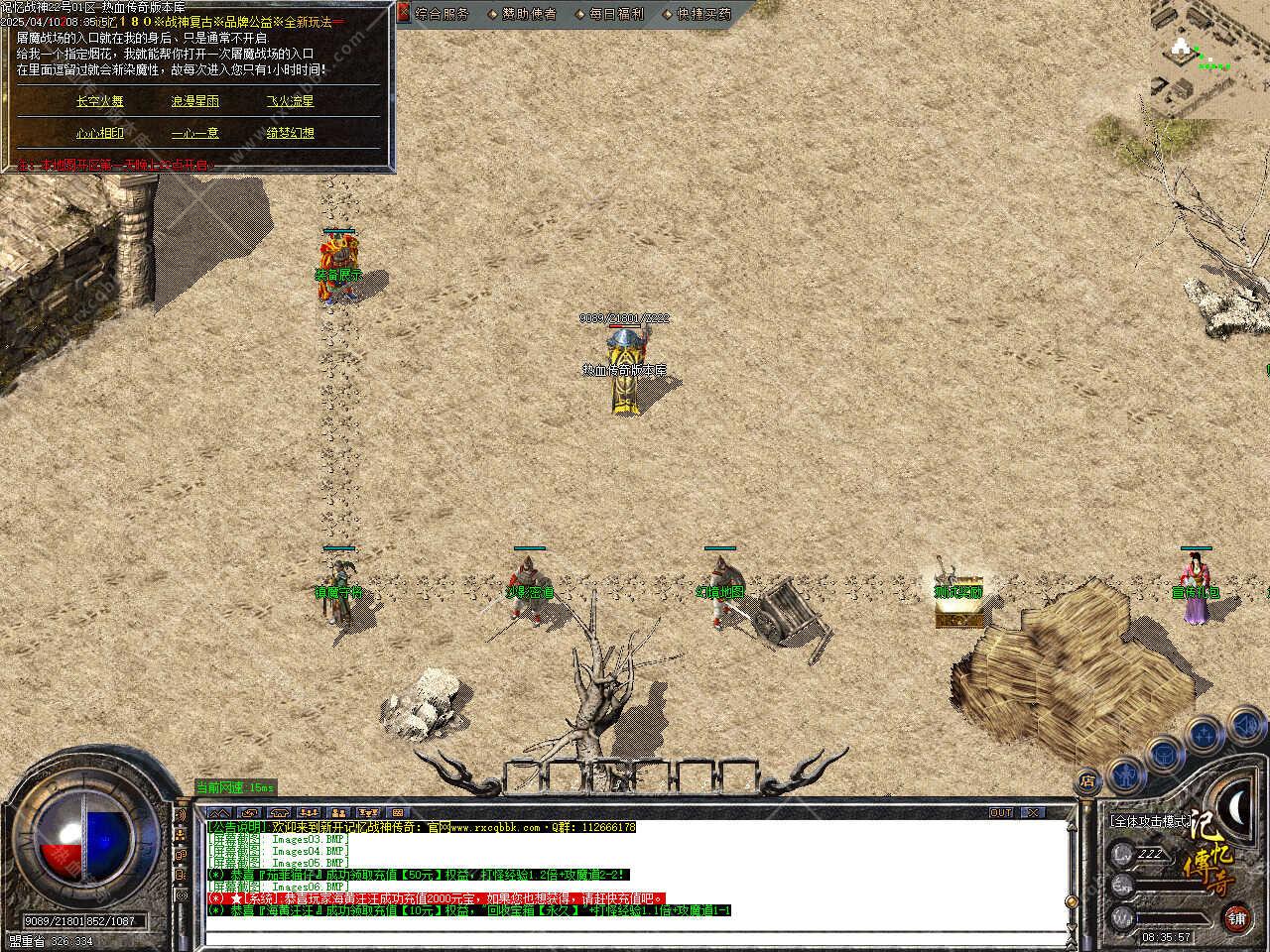Viewport: 1270px width, 952px height.
Task: Open the red 铺 stall button
Action: (1236, 917)
